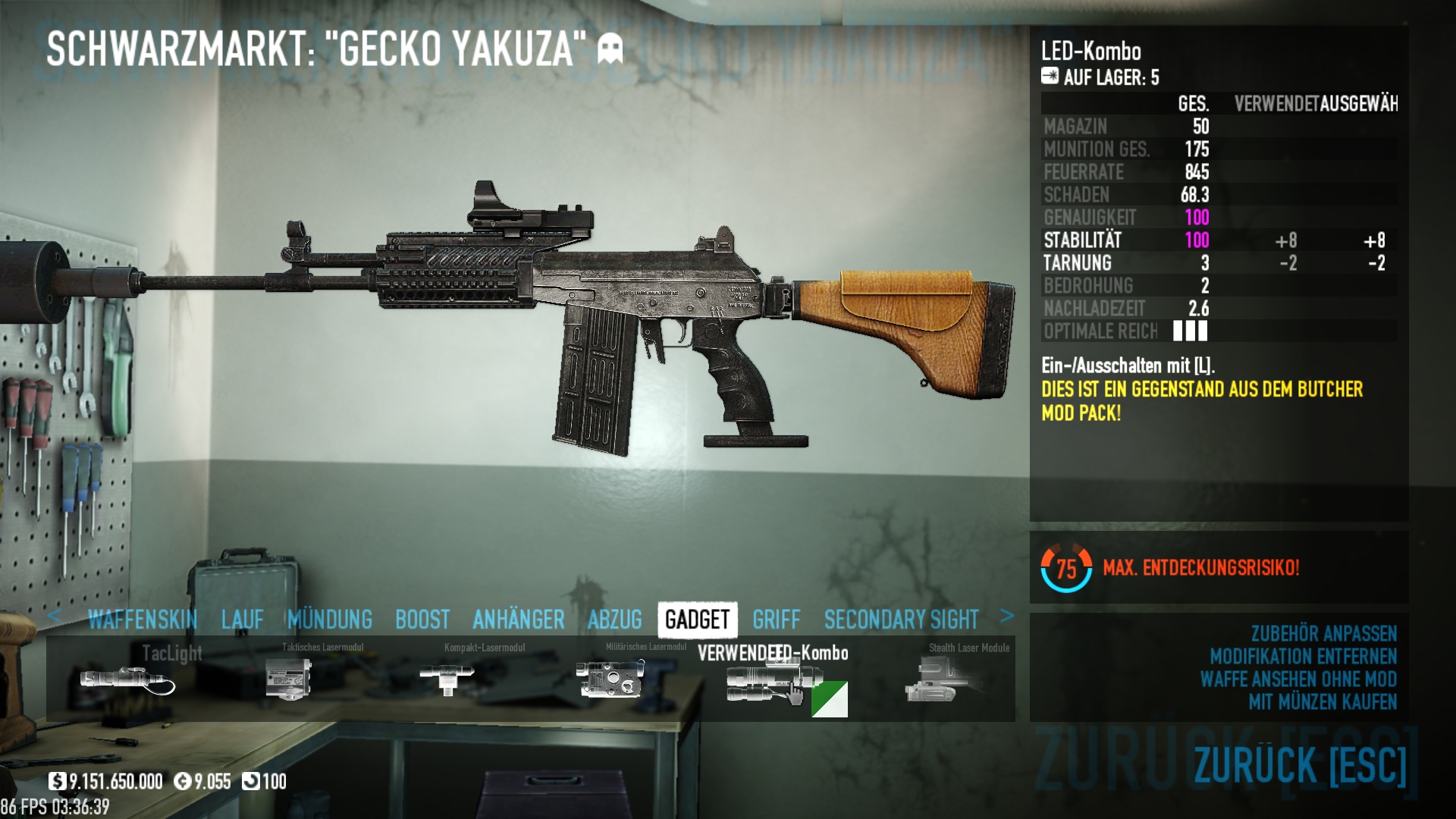The width and height of the screenshot is (1456, 819).
Task: Select the TacLight gadget
Action: point(127,679)
